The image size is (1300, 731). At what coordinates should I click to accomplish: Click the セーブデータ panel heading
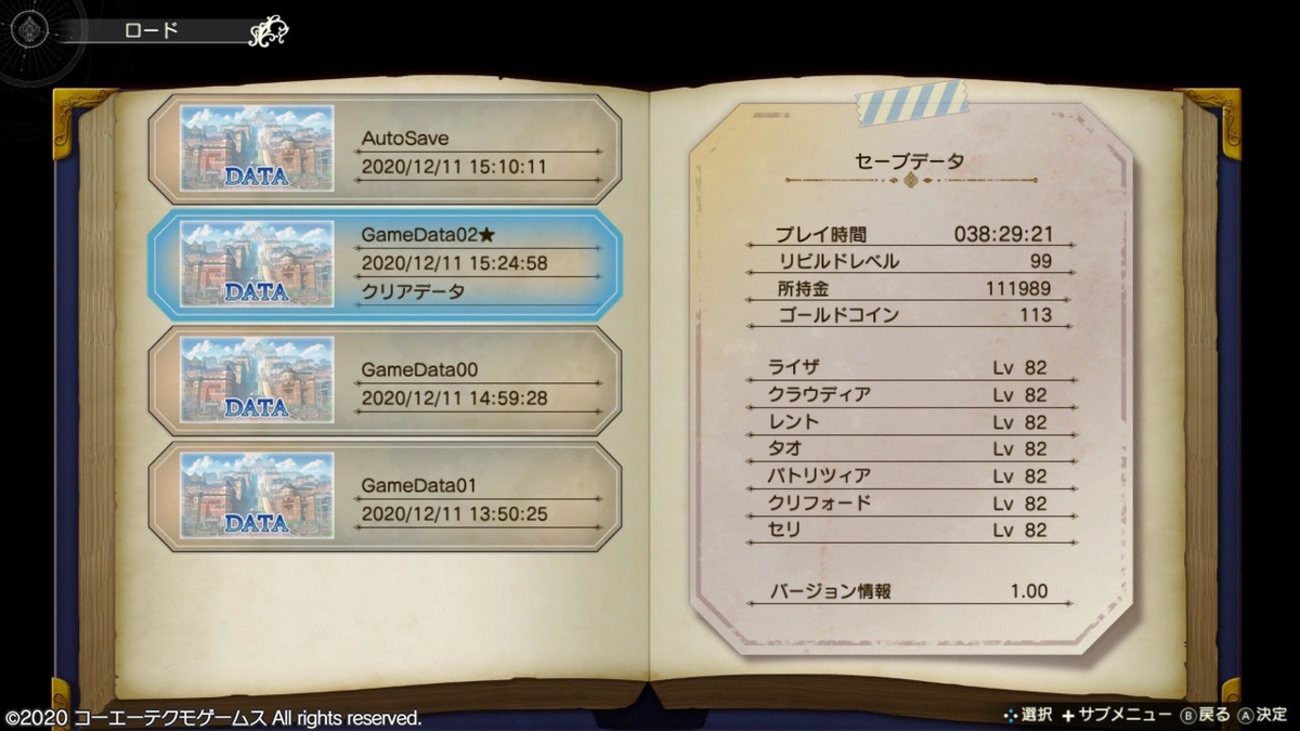[910, 158]
